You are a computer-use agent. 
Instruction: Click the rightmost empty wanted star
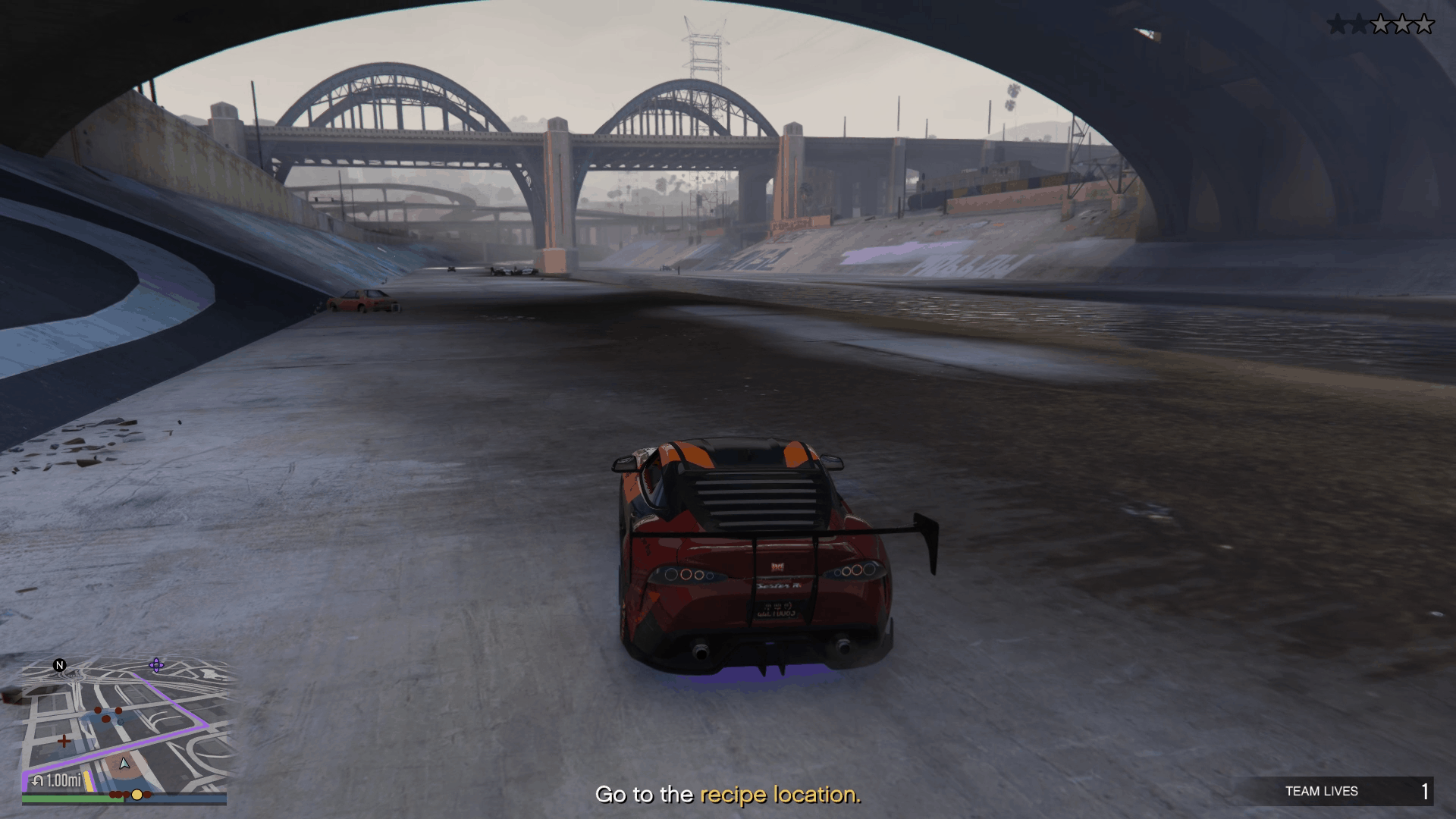click(x=1423, y=24)
